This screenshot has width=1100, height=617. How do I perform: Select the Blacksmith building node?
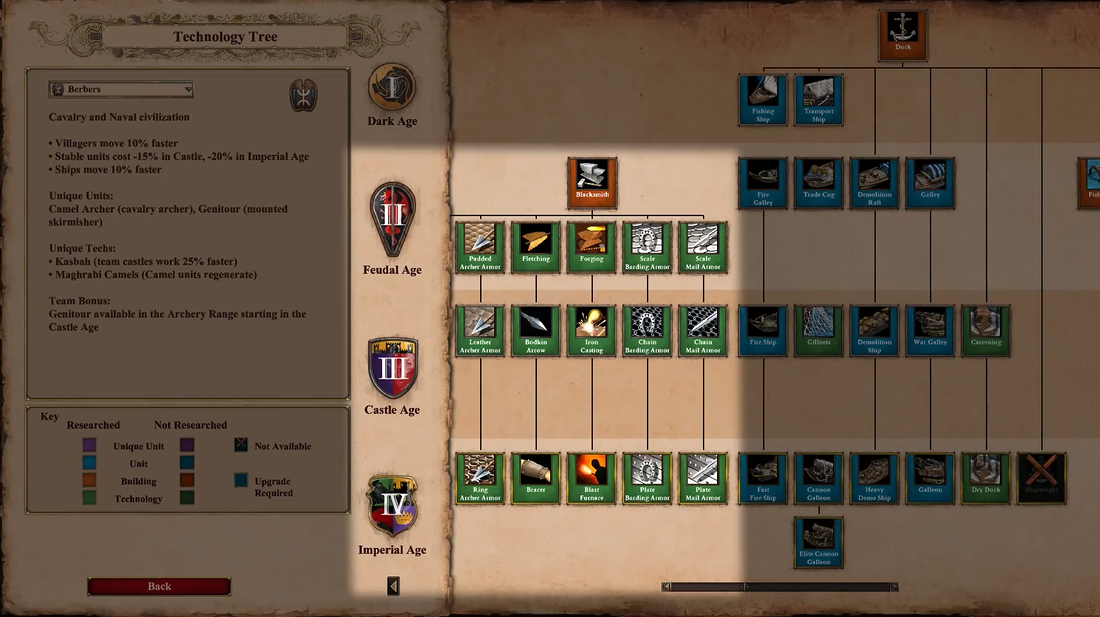click(x=592, y=182)
